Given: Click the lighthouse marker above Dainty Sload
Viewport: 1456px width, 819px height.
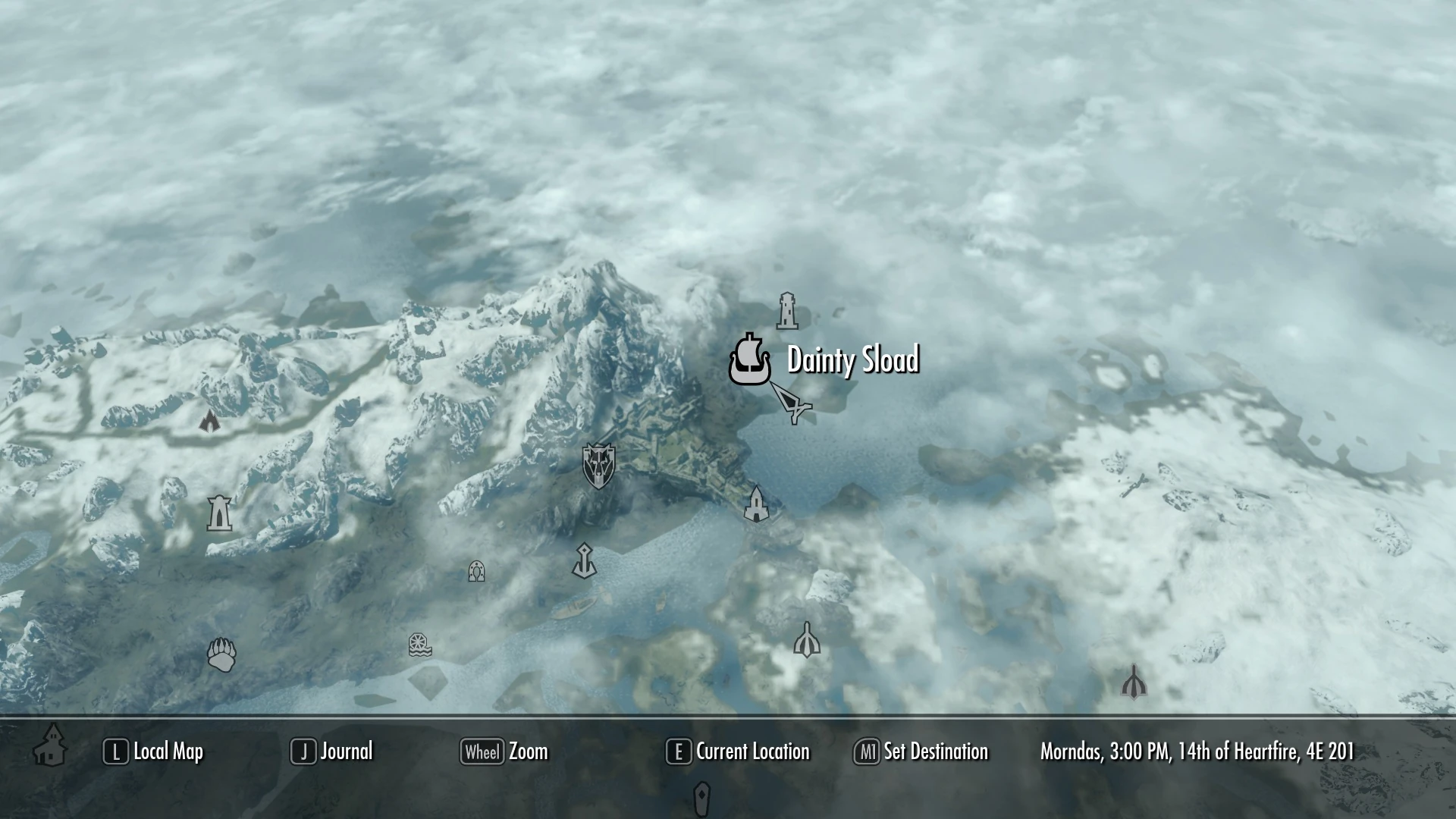Looking at the screenshot, I should point(787,311).
